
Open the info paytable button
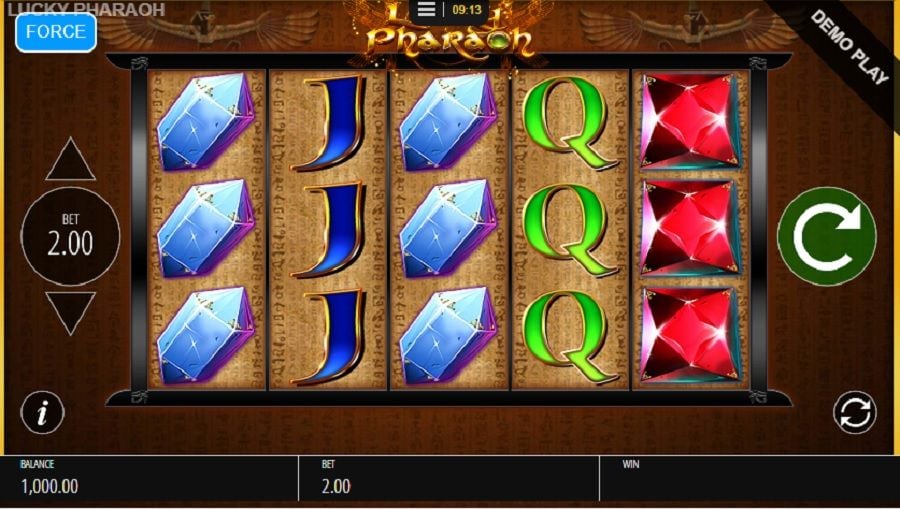tap(43, 412)
